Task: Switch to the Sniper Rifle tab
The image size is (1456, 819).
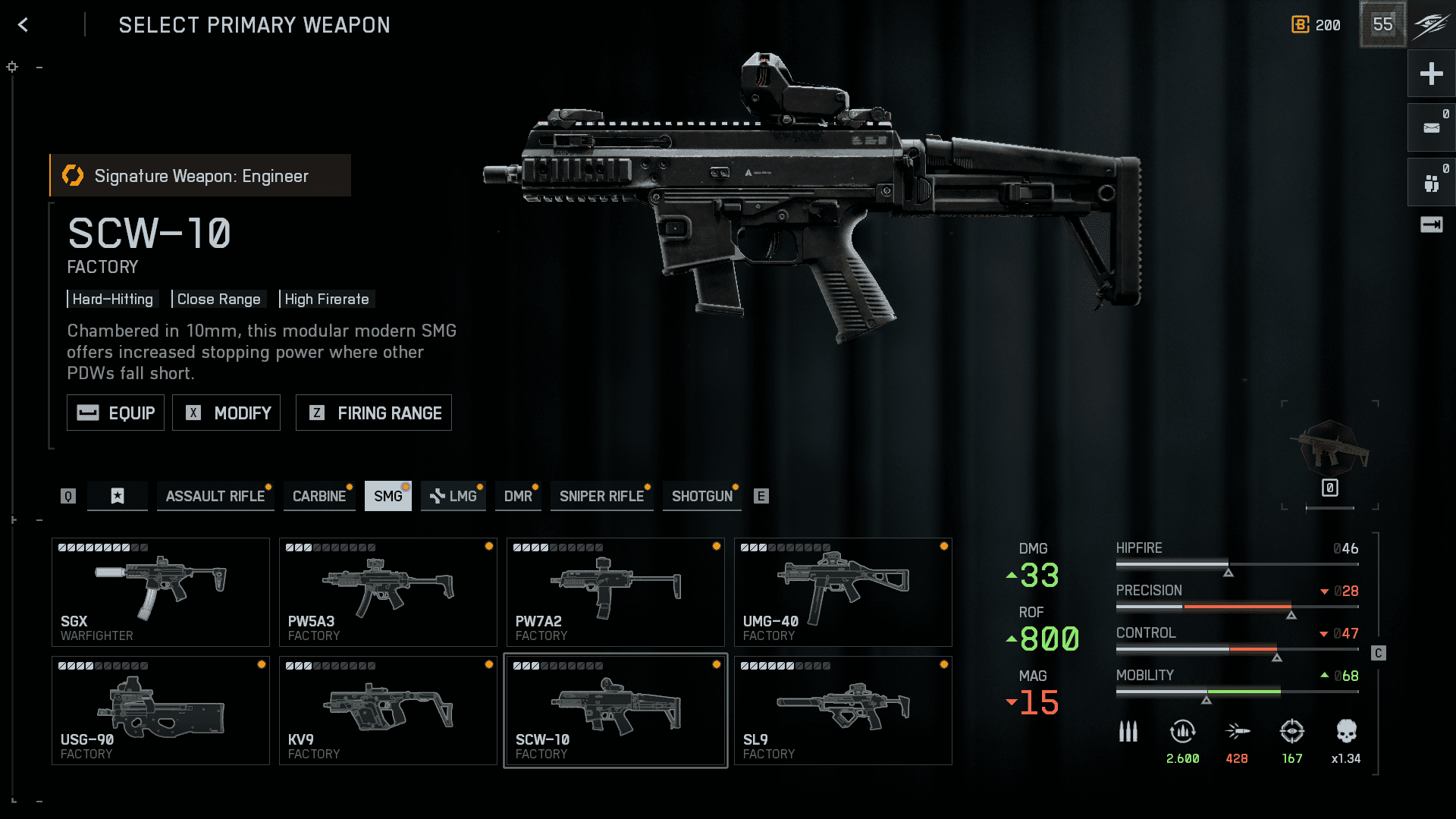Action: point(601,496)
